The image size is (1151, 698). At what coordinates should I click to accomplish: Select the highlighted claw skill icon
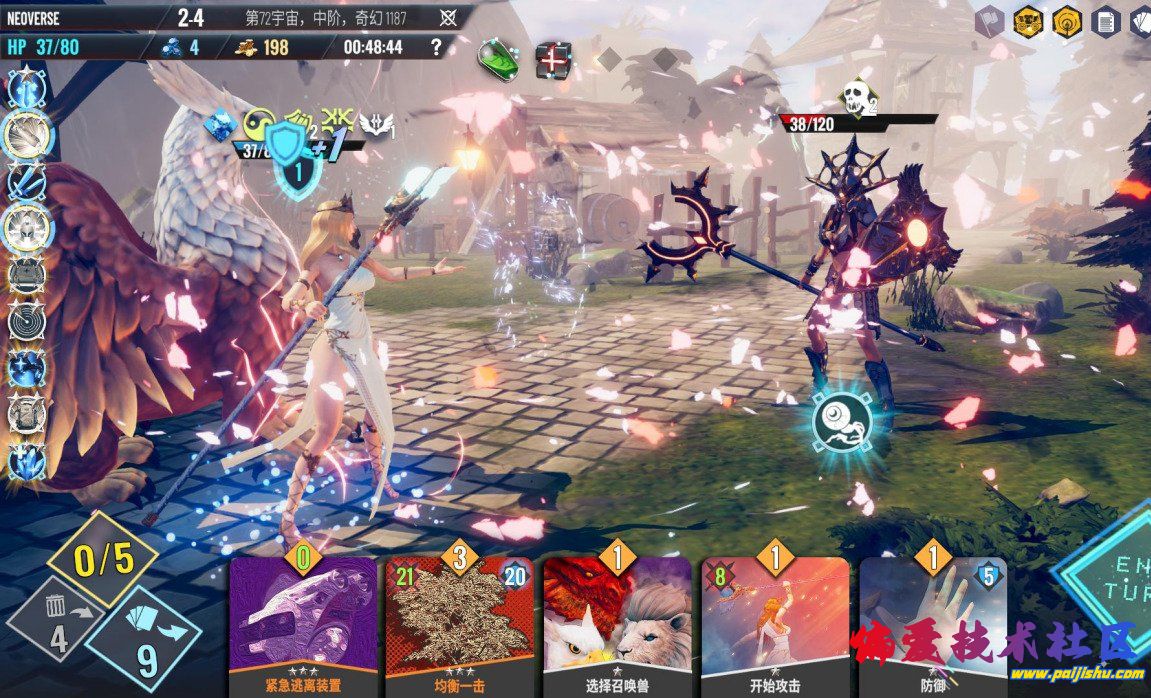(x=29, y=135)
